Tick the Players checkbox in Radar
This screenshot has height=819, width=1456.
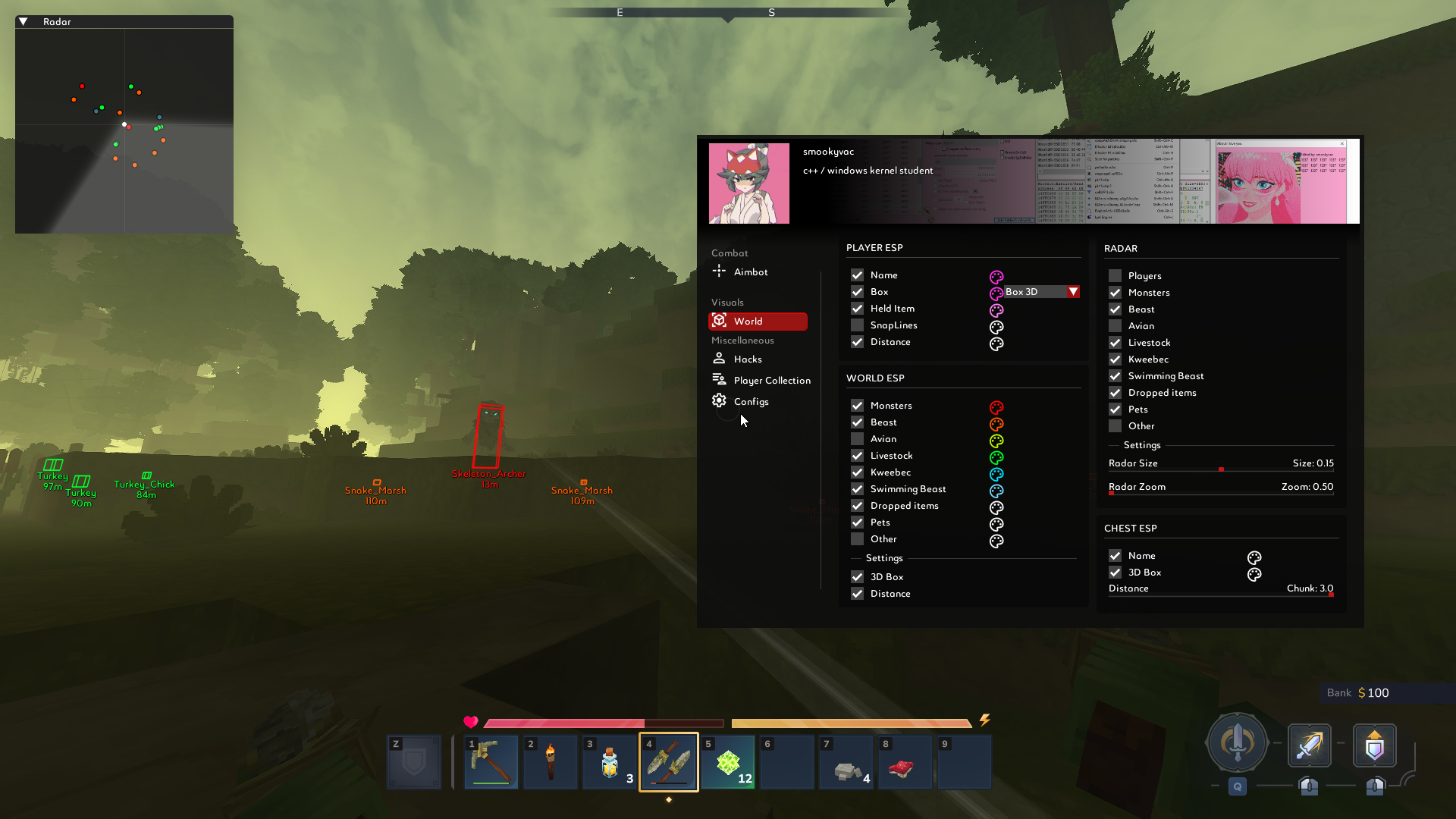coord(1115,276)
